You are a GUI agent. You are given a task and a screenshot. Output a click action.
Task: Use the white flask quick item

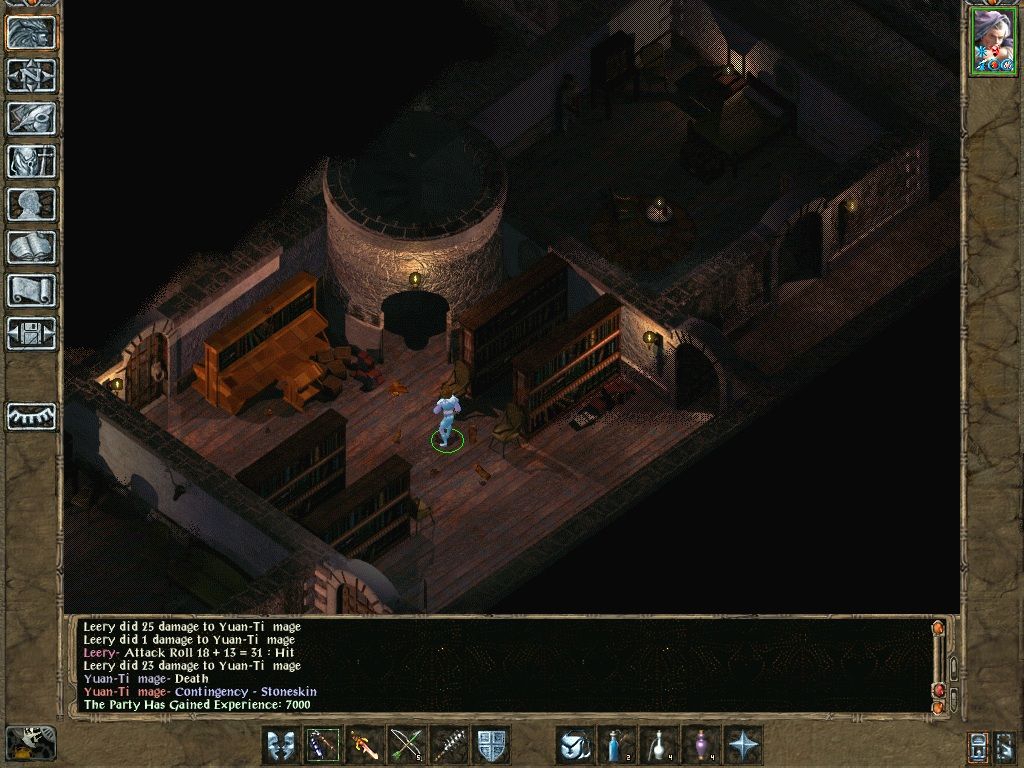coord(659,745)
